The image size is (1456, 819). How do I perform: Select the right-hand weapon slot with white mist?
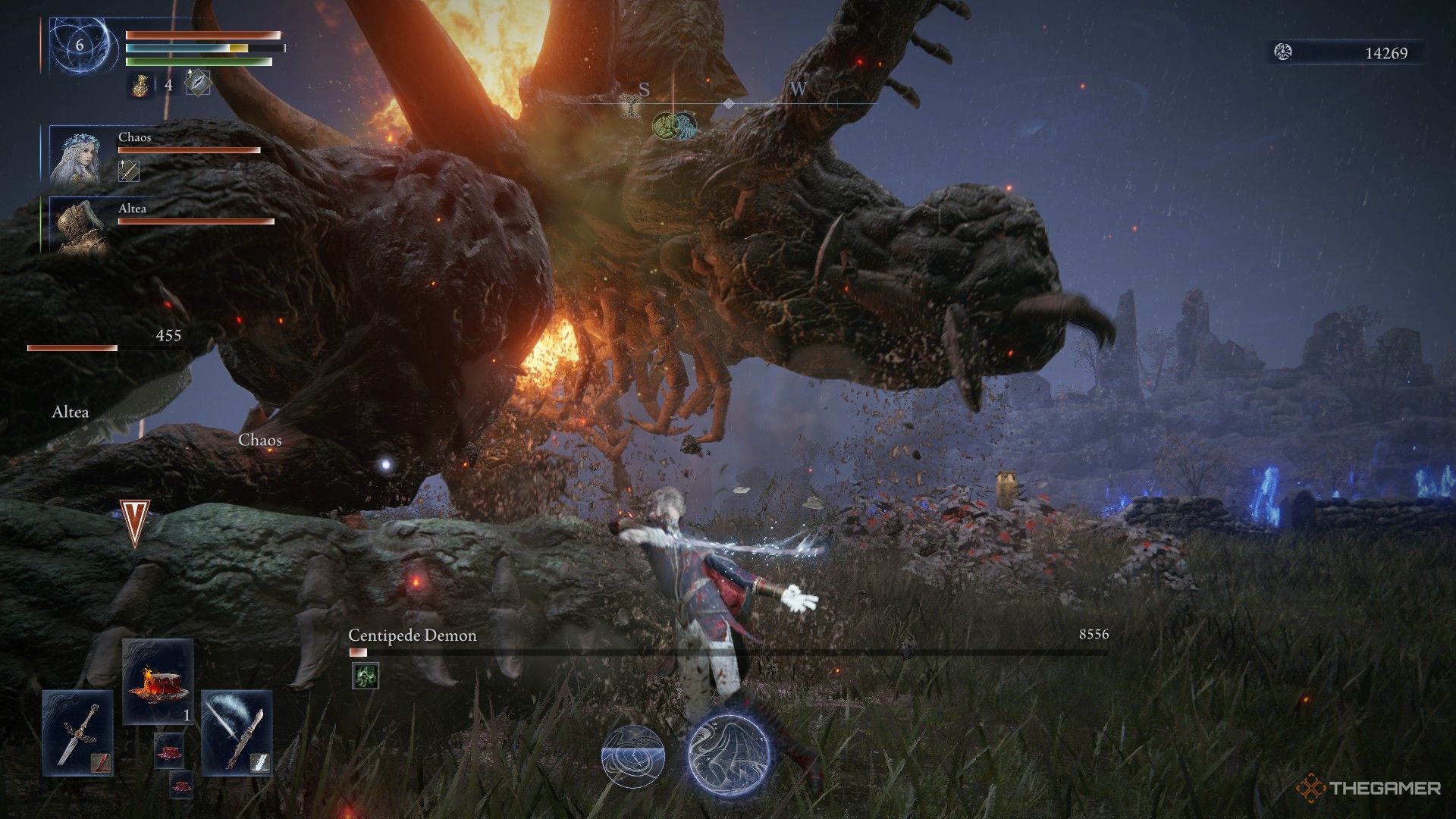[x=237, y=733]
